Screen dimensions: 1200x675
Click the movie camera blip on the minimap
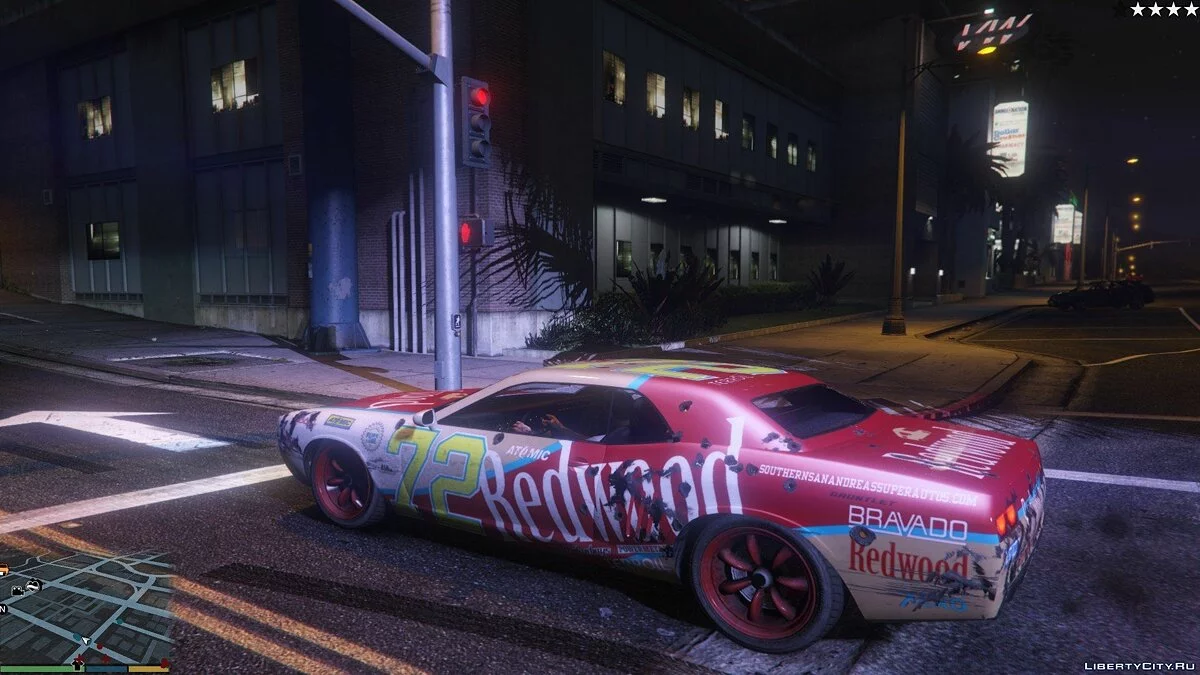(17, 591)
